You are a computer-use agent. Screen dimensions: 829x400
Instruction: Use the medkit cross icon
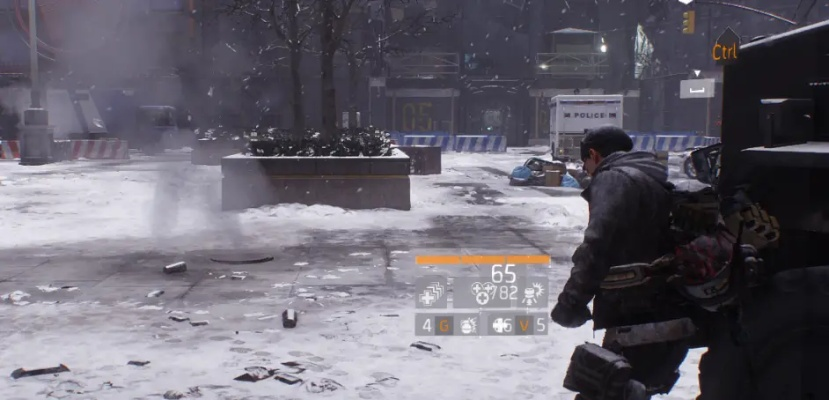click(499, 325)
